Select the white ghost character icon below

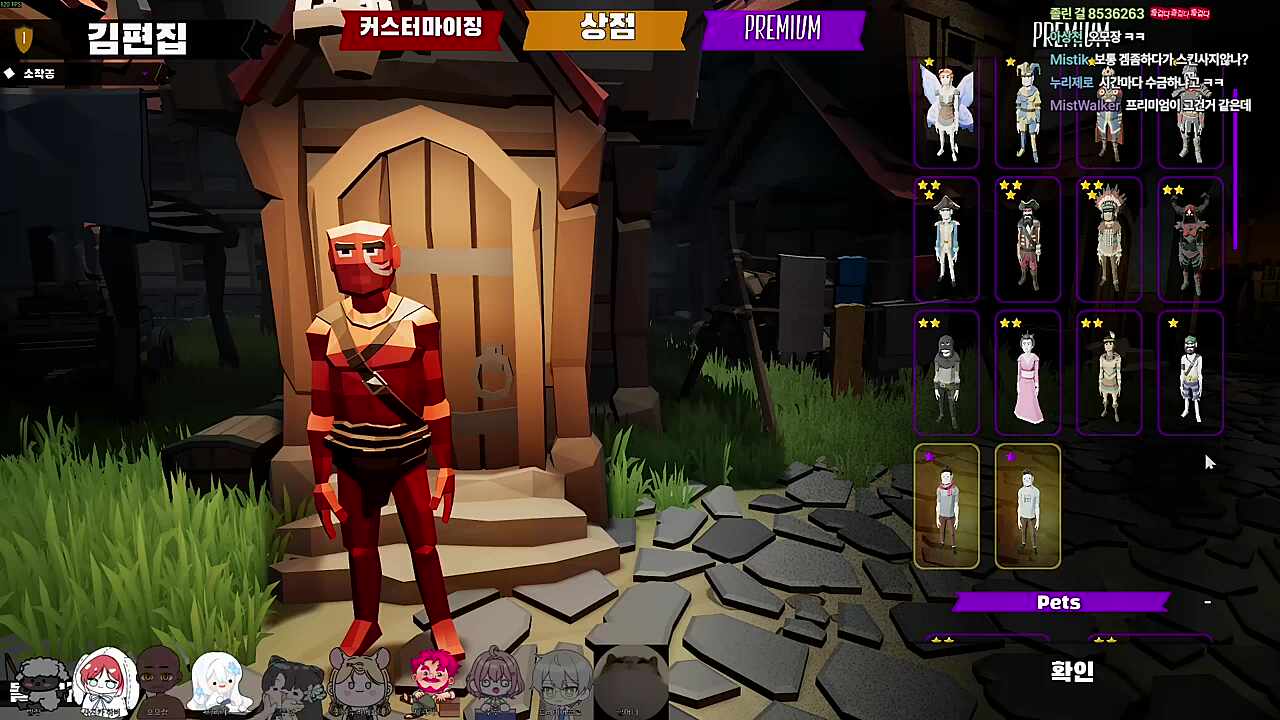click(218, 682)
